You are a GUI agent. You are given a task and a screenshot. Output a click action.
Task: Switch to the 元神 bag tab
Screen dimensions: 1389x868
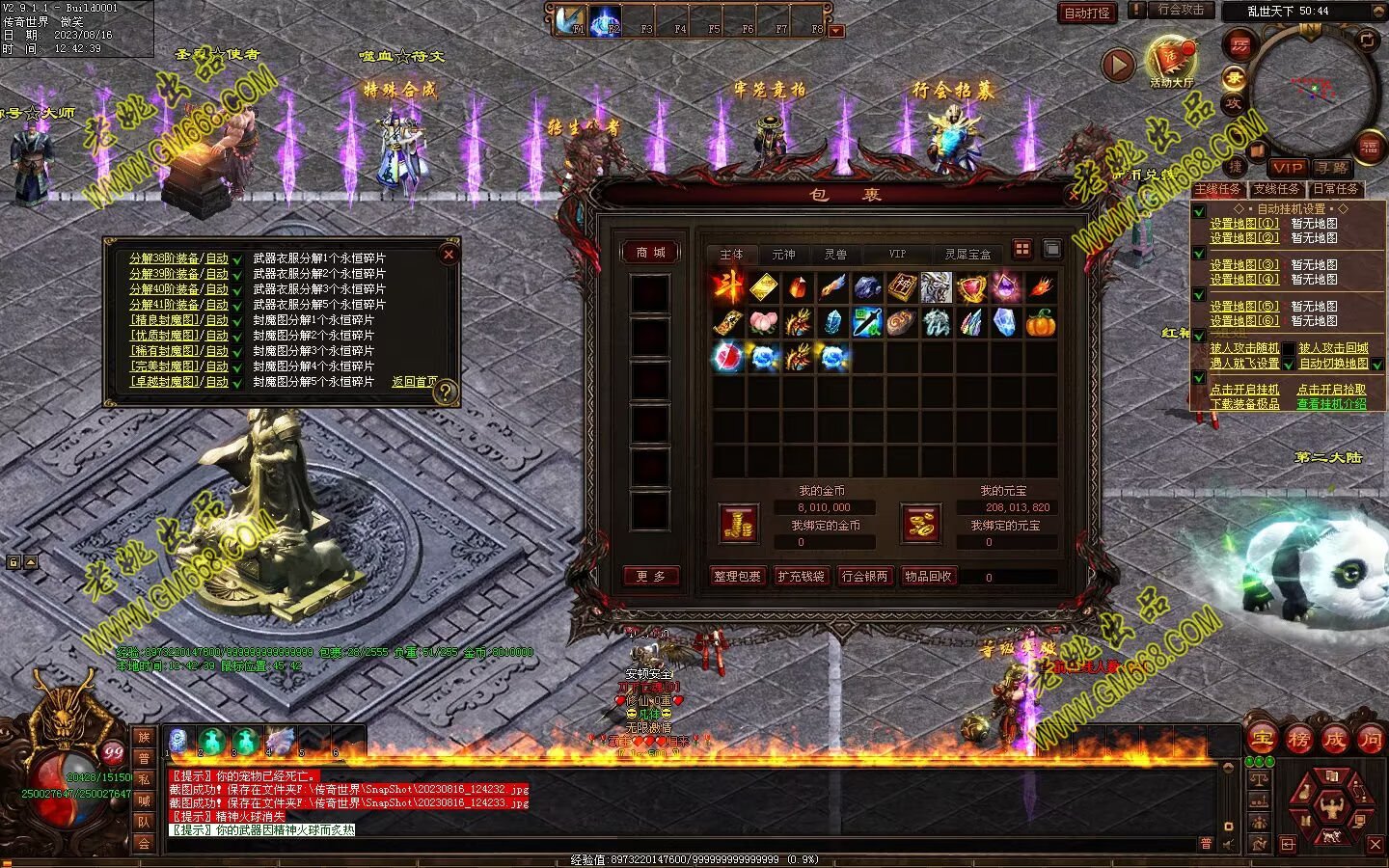click(783, 255)
